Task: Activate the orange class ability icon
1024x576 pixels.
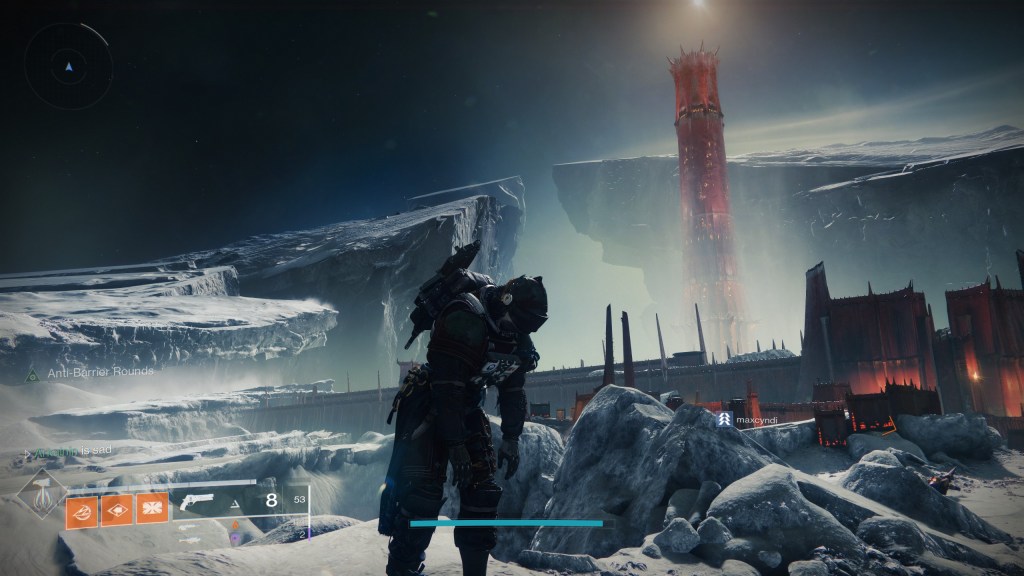Action: tap(152, 510)
